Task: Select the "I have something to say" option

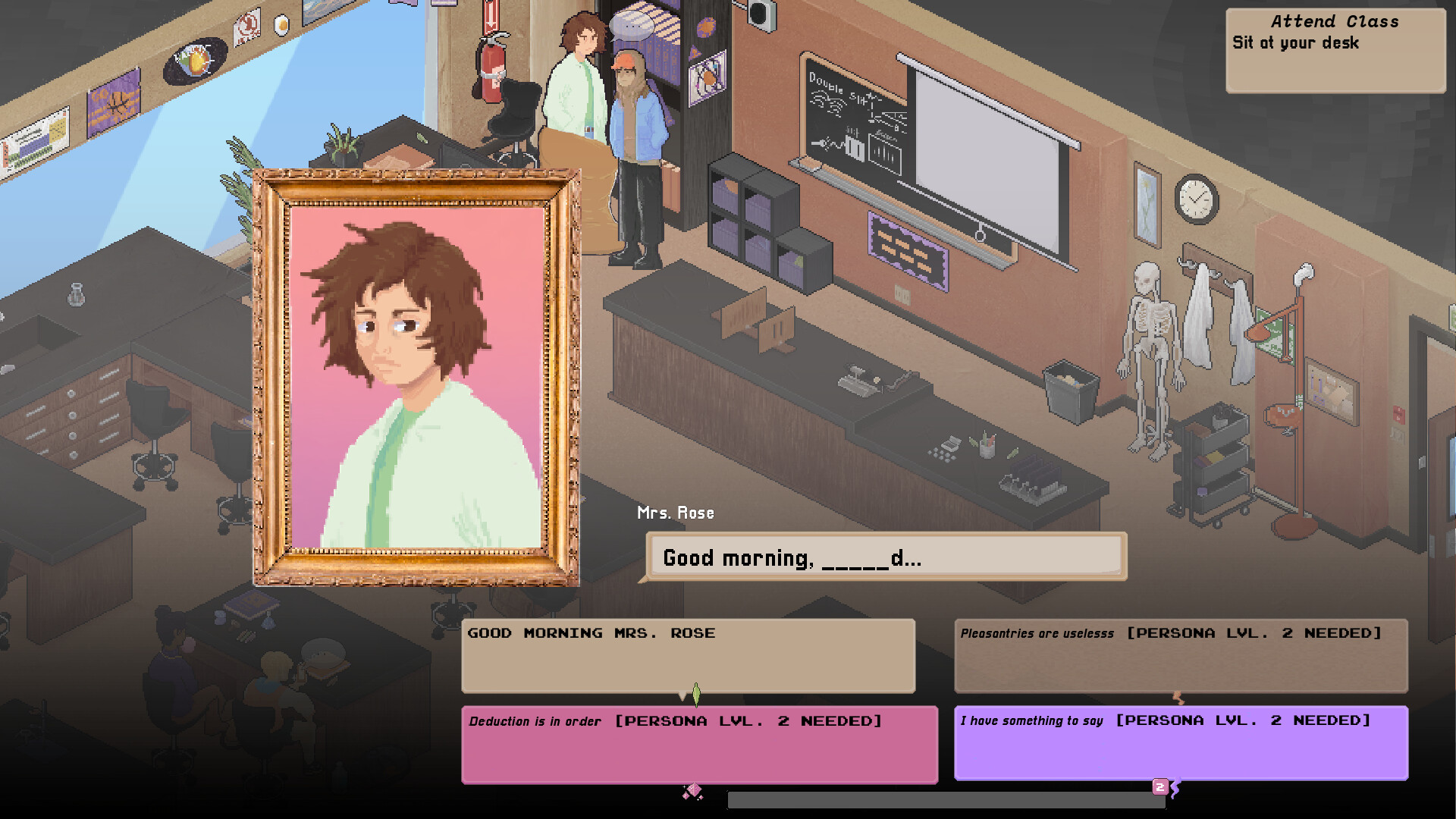Action: (1181, 743)
